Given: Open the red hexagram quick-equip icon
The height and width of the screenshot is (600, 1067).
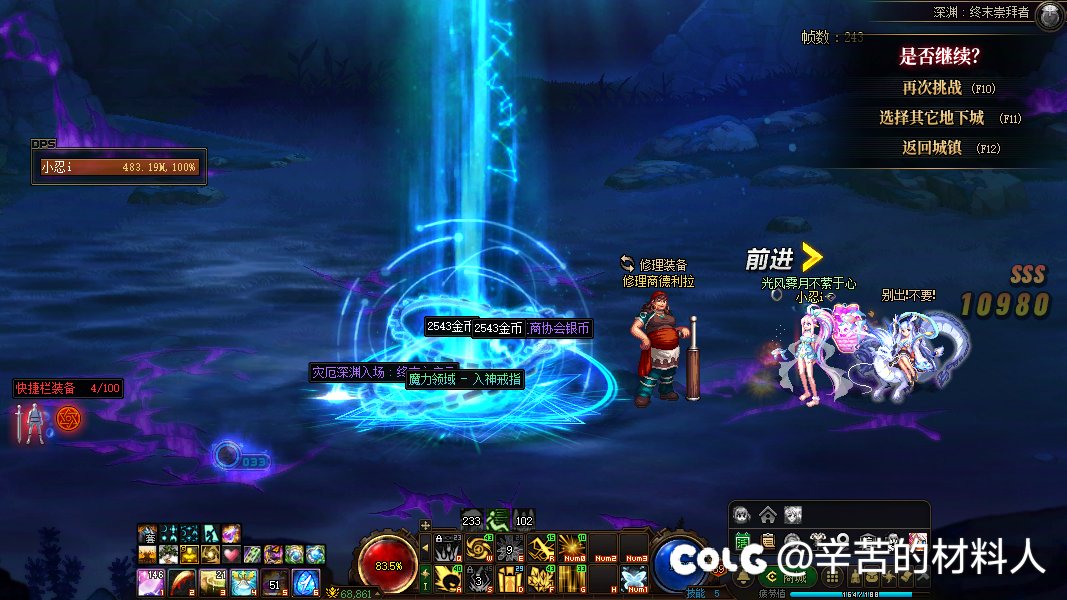Looking at the screenshot, I should click(x=68, y=418).
